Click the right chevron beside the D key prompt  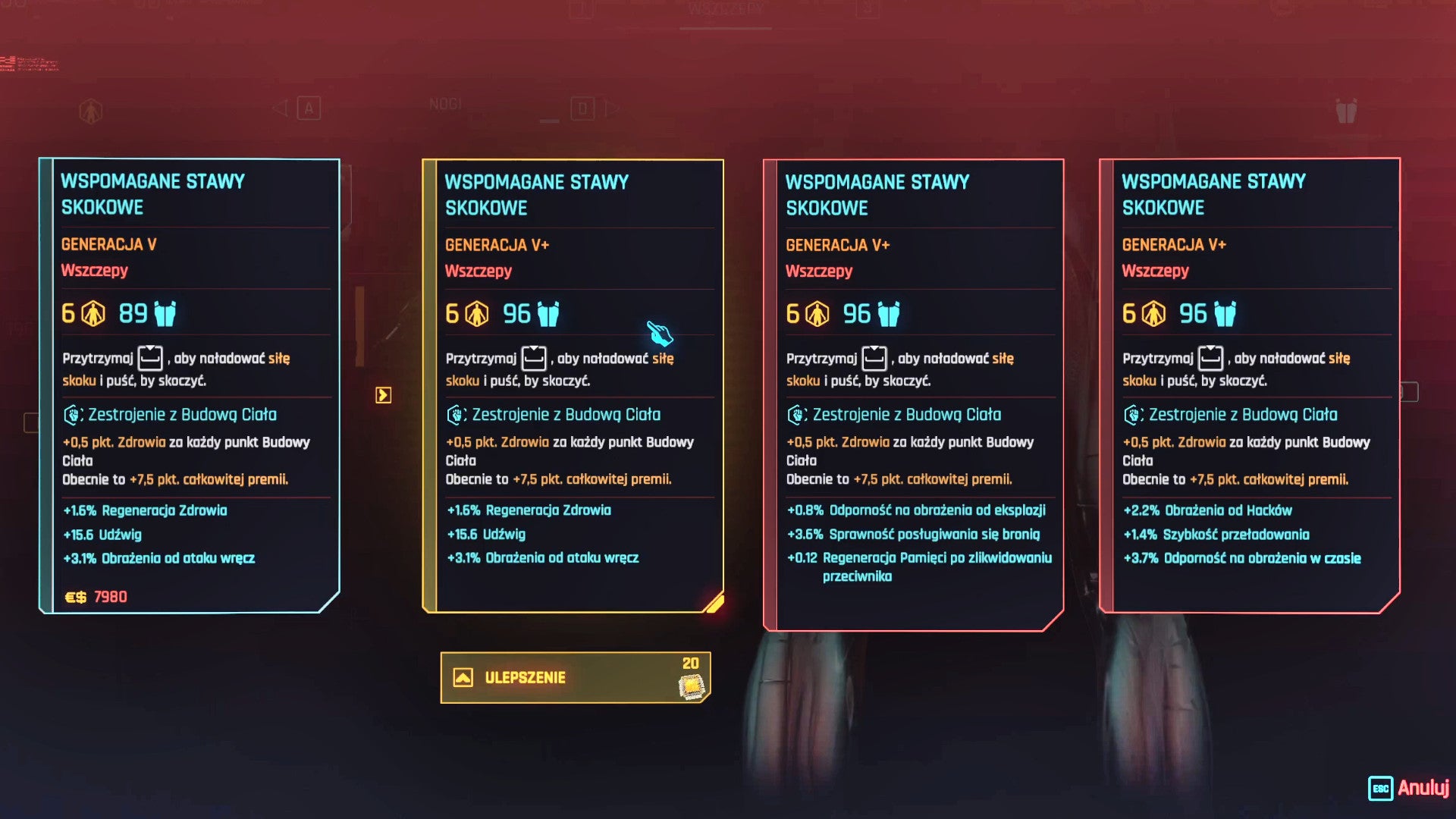click(611, 108)
